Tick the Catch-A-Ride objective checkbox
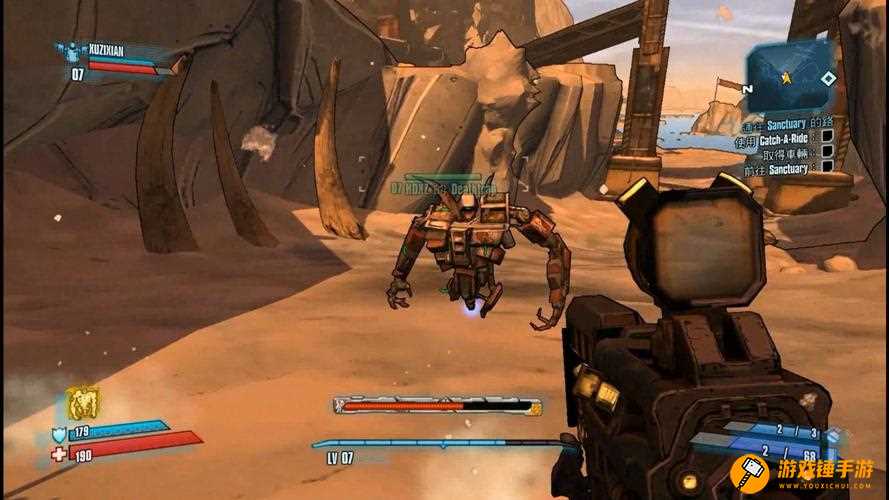 coord(827,137)
